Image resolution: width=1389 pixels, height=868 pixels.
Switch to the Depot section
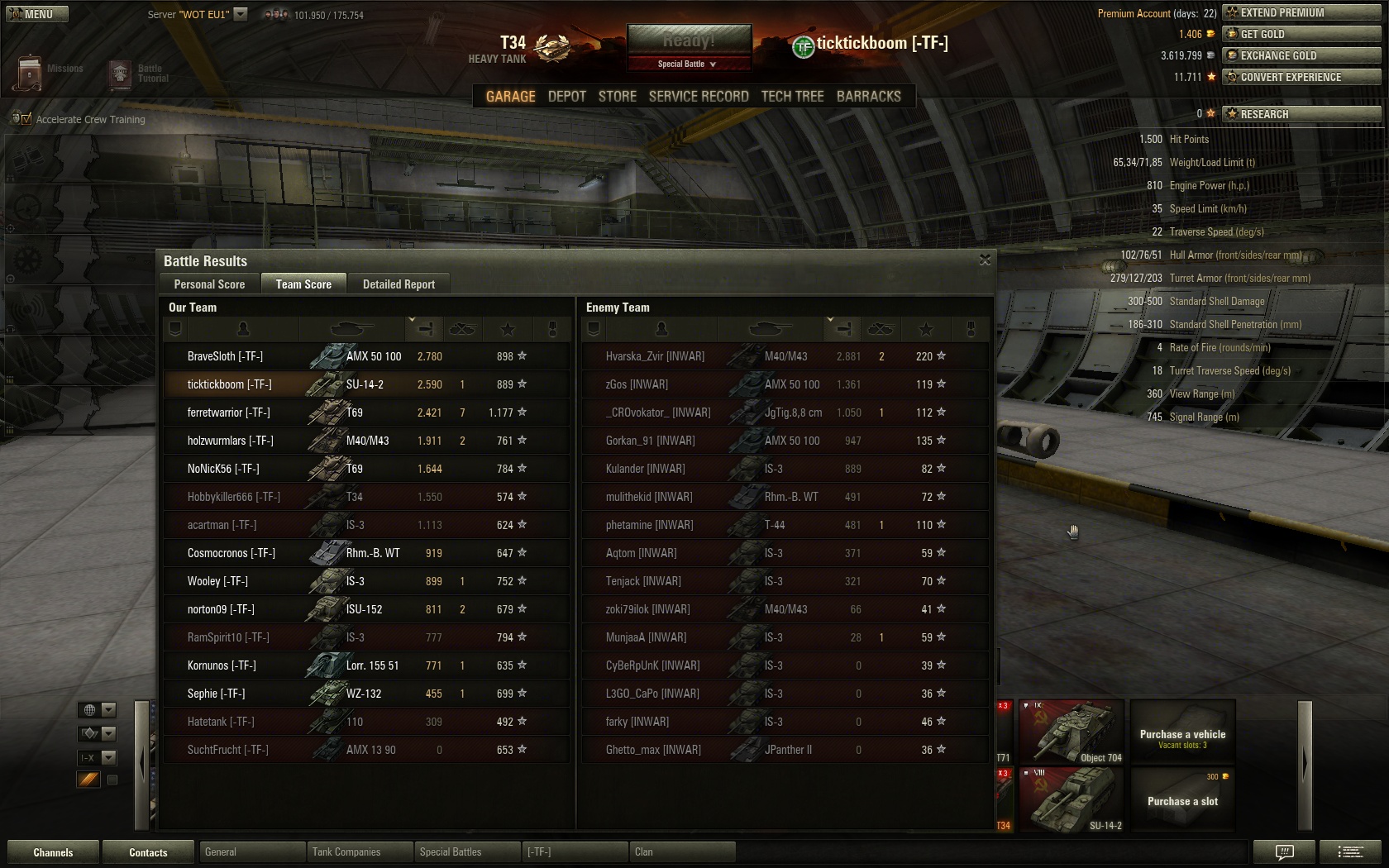pyautogui.click(x=566, y=97)
